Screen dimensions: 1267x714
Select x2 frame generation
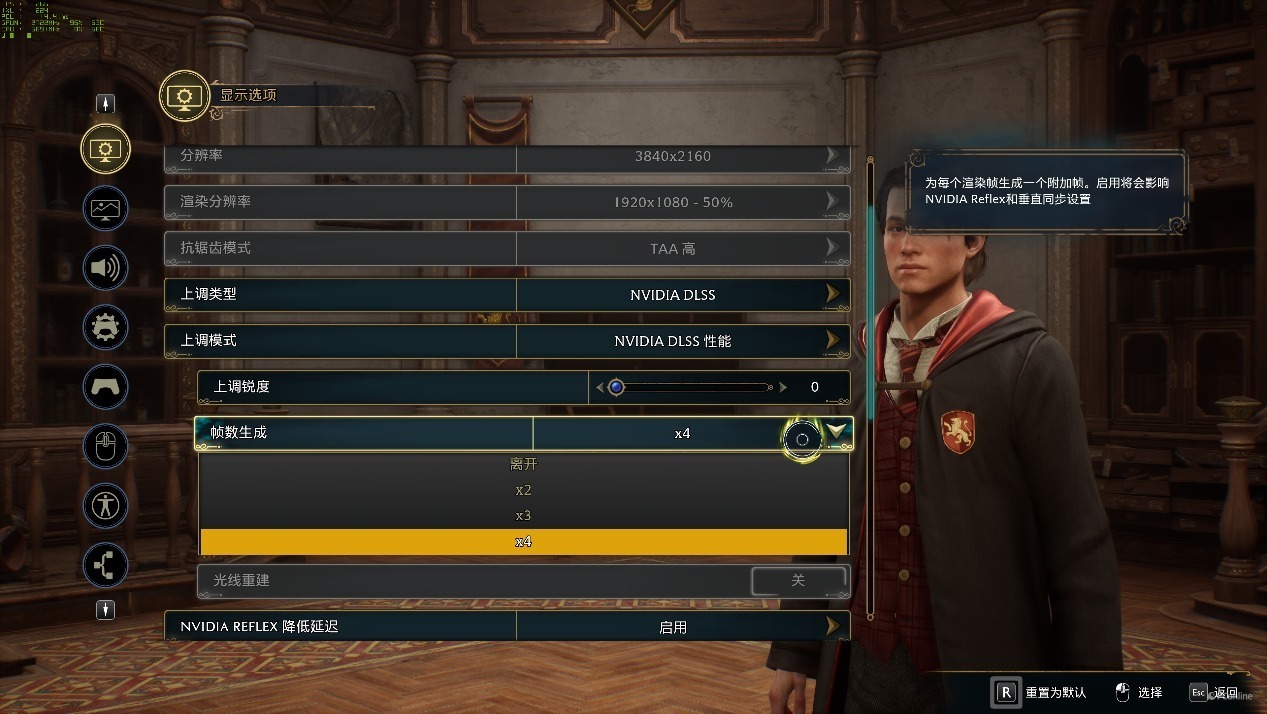tap(524, 490)
